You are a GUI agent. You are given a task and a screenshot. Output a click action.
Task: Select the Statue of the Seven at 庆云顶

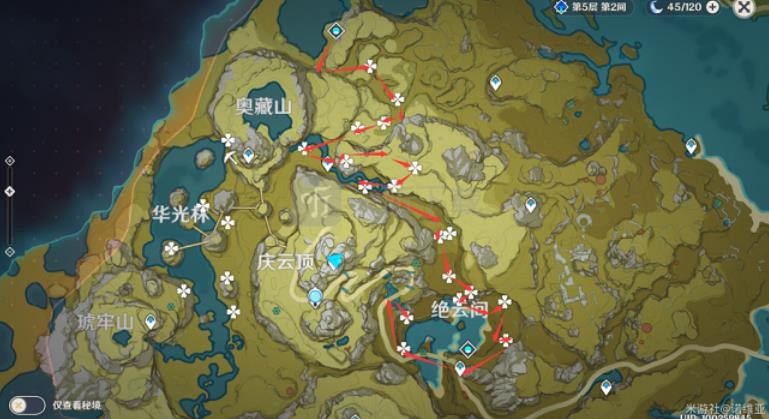click(x=334, y=260)
